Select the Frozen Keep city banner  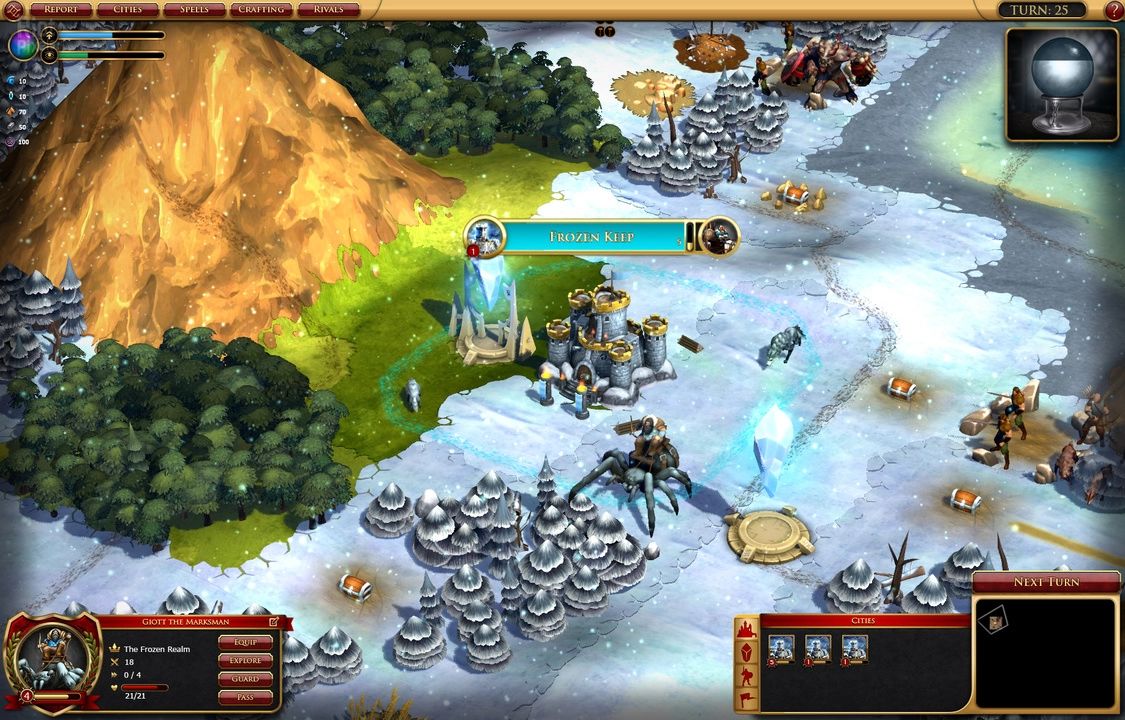pos(593,237)
